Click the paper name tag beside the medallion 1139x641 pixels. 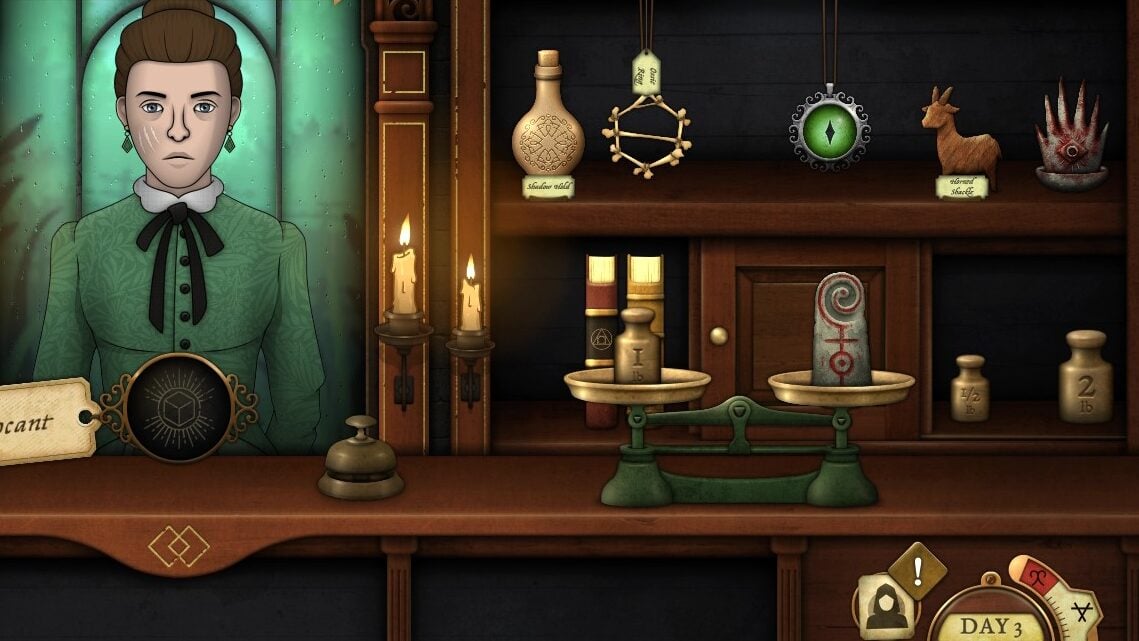[42, 421]
